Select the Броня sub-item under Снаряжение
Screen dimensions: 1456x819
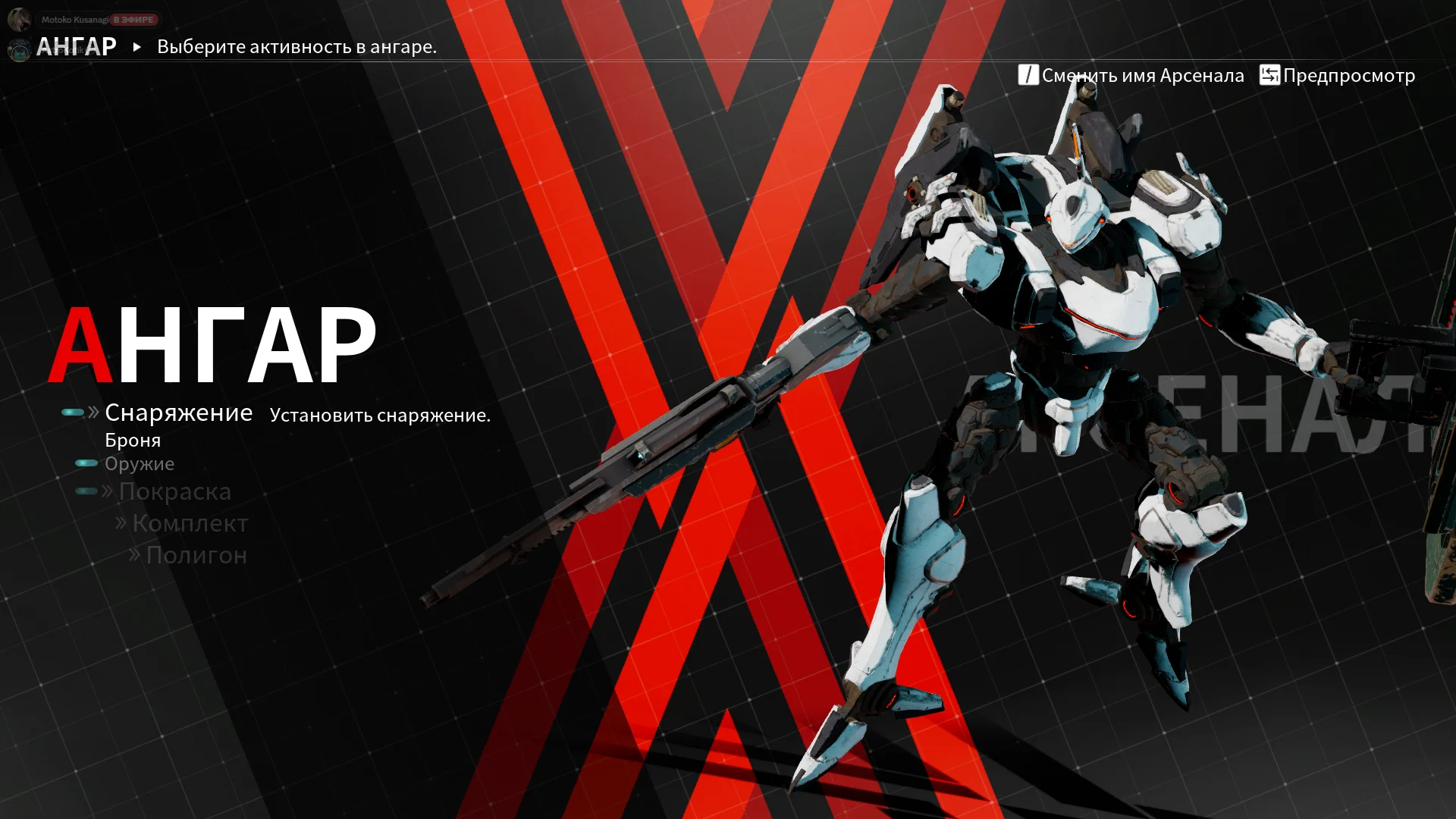coord(133,439)
